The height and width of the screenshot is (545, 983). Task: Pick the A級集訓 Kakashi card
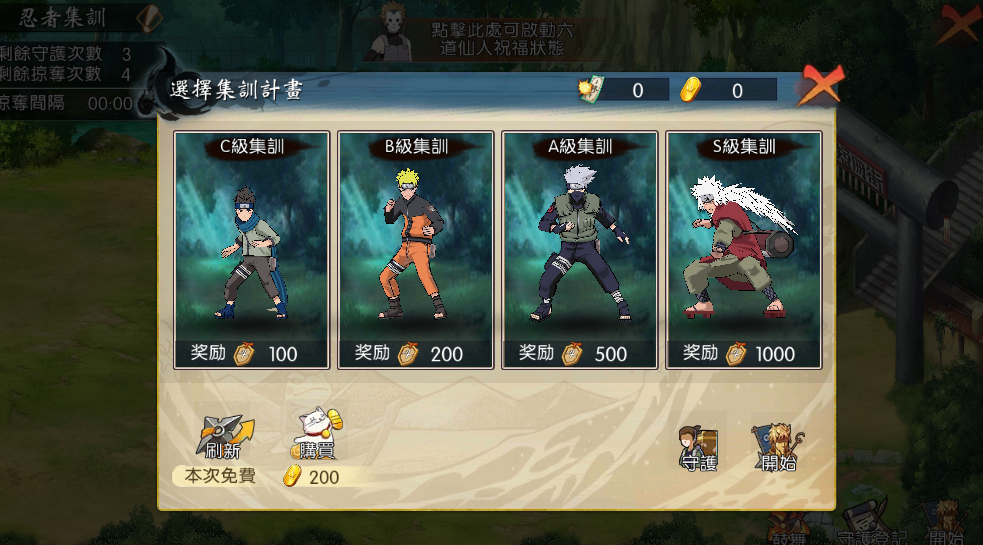tap(580, 250)
